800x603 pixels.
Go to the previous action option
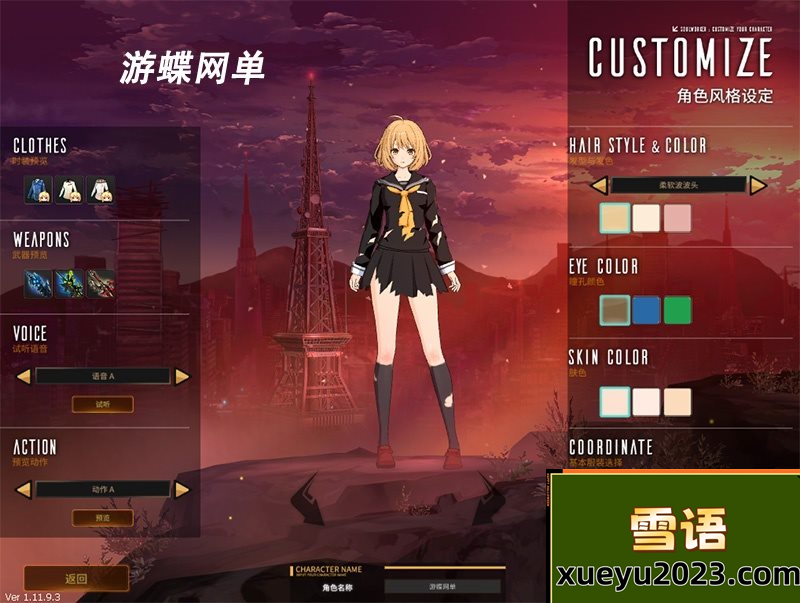point(22,489)
